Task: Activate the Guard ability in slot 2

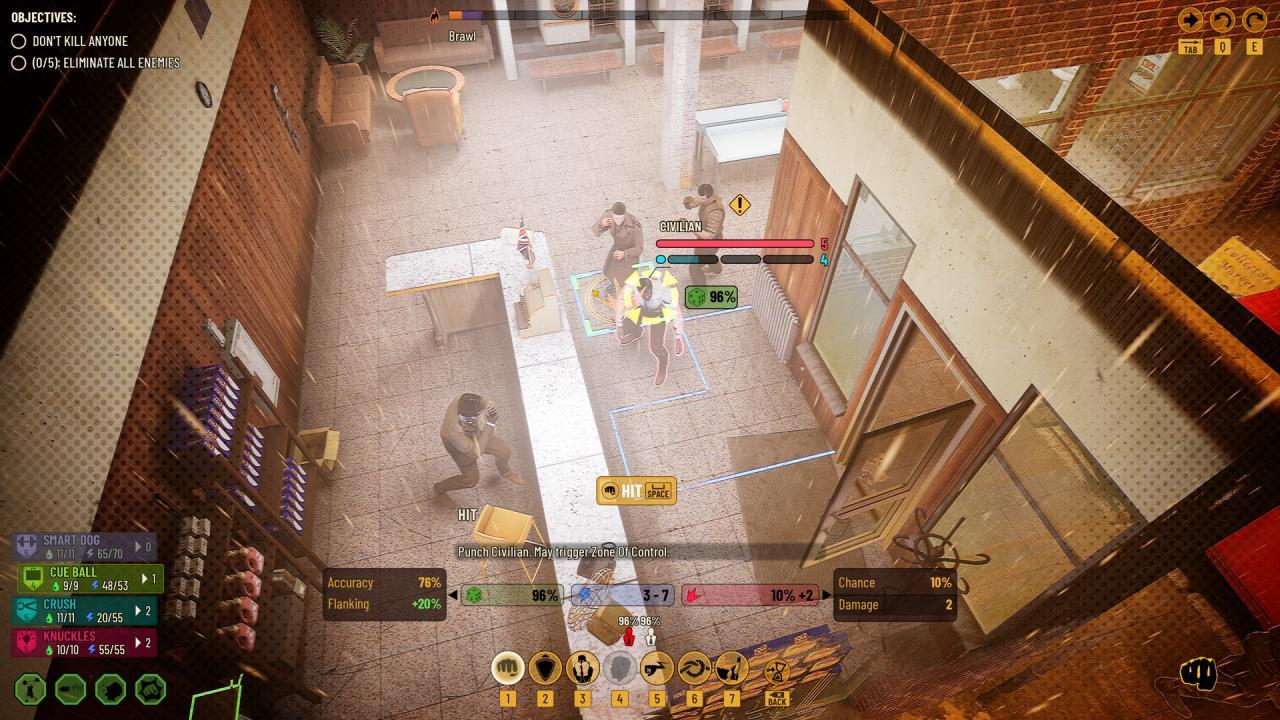Action: [x=544, y=666]
